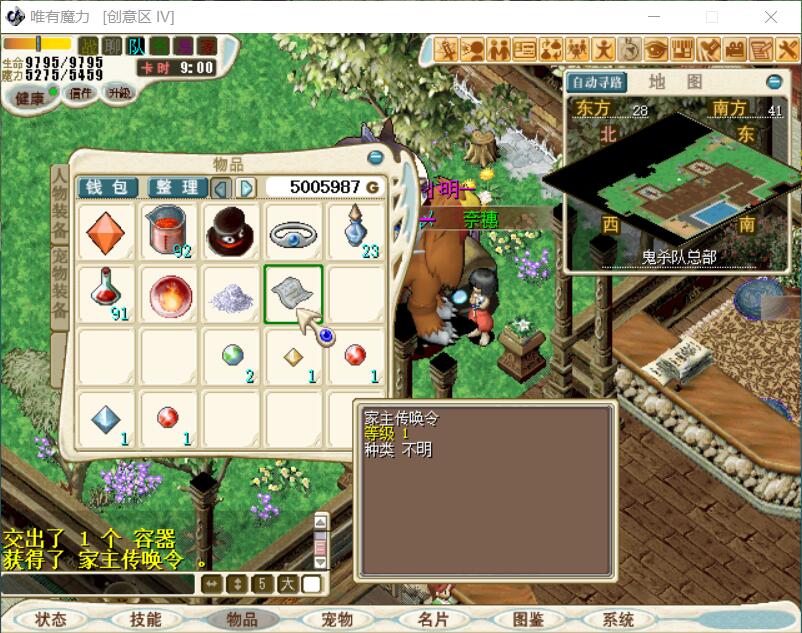Click the 整理 (sort) button in inventory
The width and height of the screenshot is (802, 633).
tap(177, 187)
